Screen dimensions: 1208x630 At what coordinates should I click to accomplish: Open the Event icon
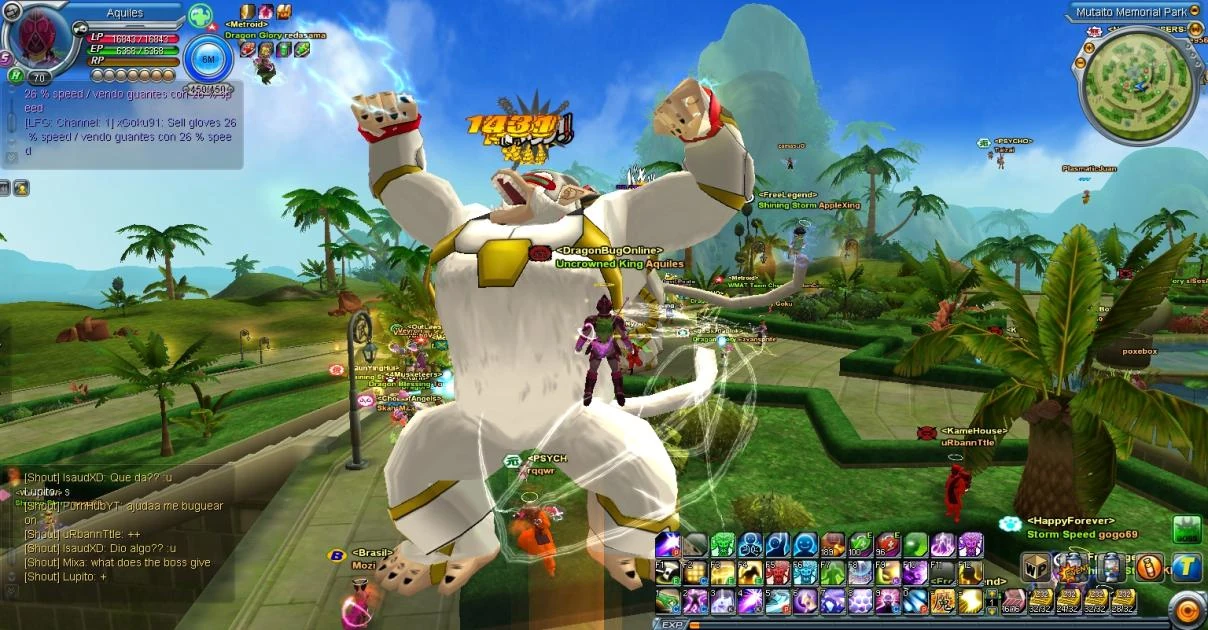click(x=1072, y=569)
